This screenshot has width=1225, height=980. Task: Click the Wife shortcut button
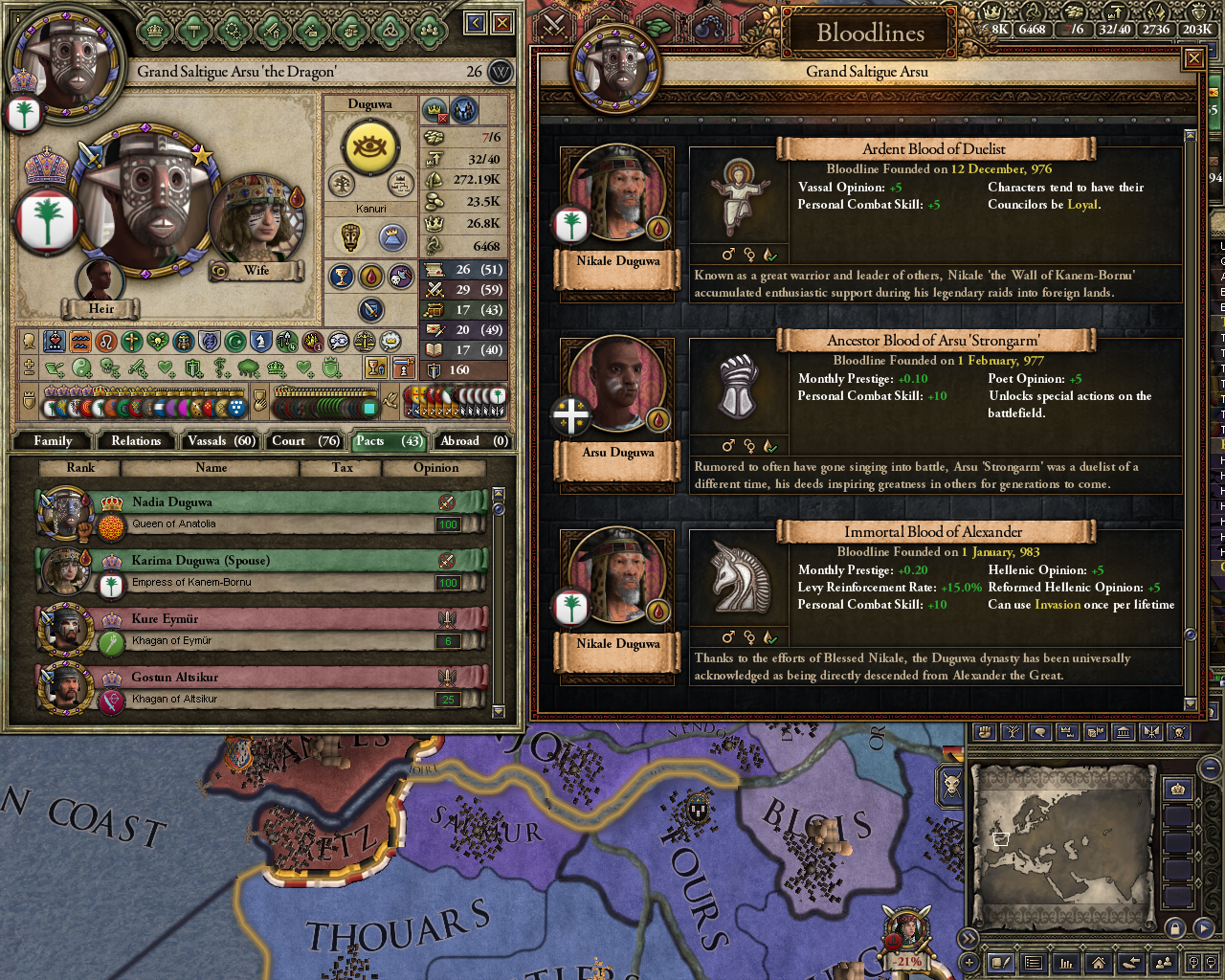256,272
